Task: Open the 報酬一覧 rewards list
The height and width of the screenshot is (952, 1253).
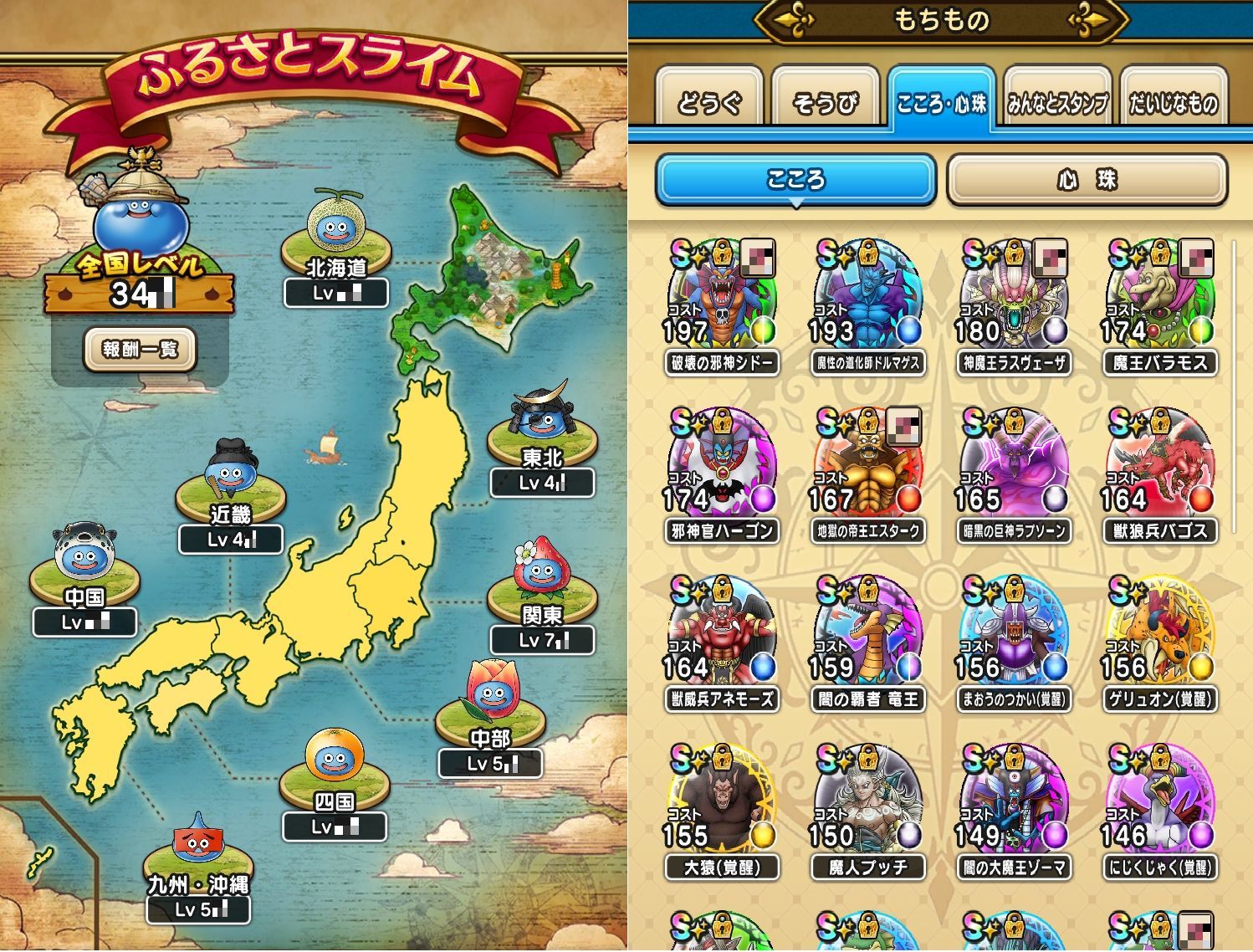Action: (140, 349)
